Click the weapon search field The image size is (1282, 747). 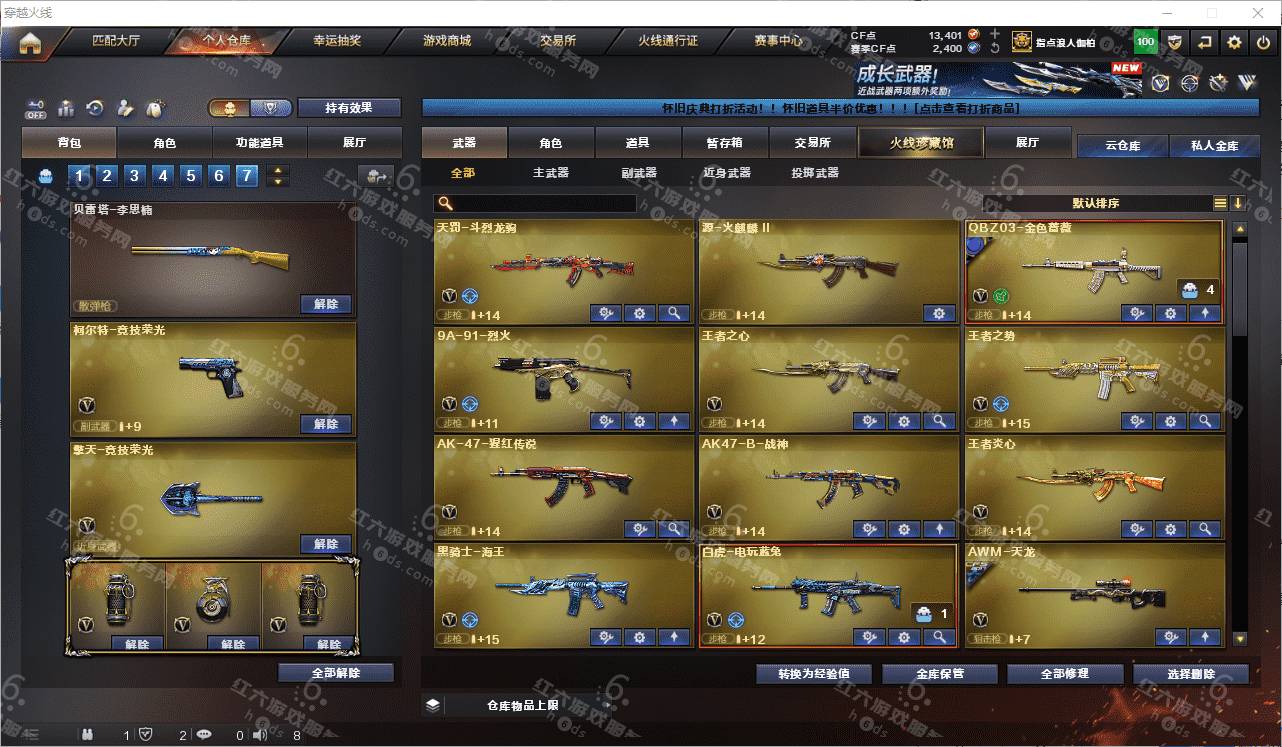(540, 203)
